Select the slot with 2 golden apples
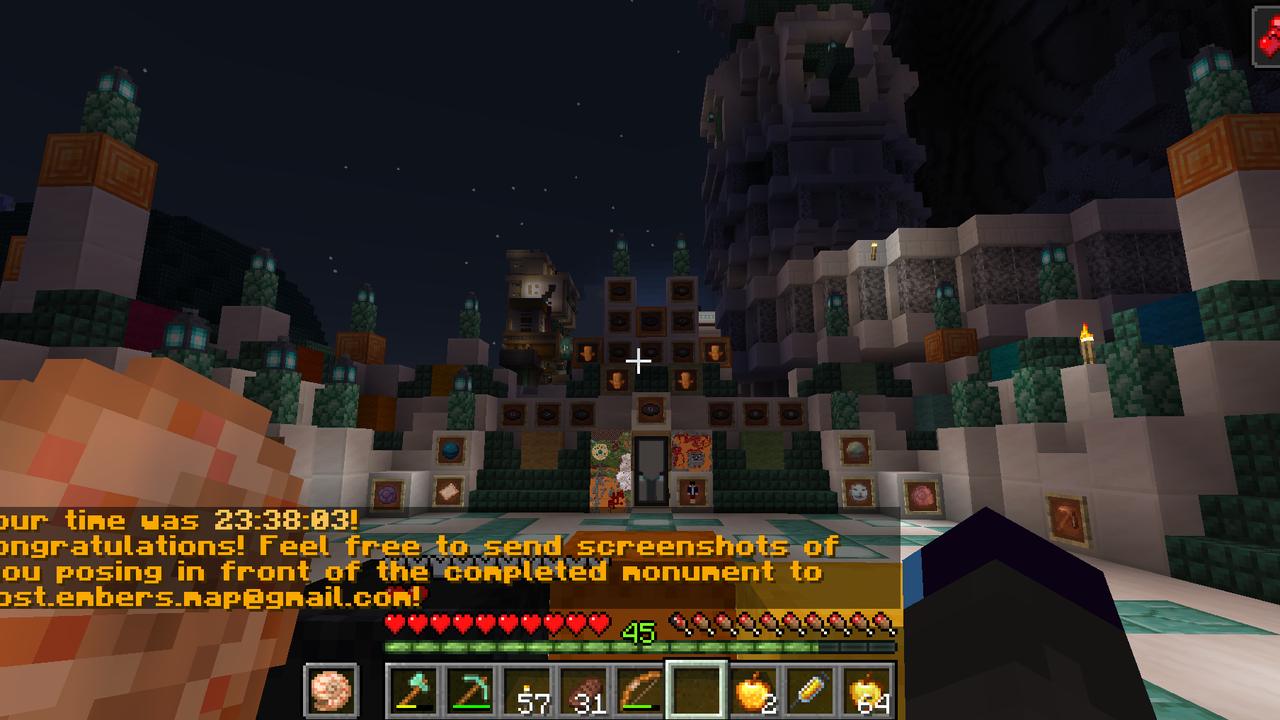 pyautogui.click(x=754, y=689)
